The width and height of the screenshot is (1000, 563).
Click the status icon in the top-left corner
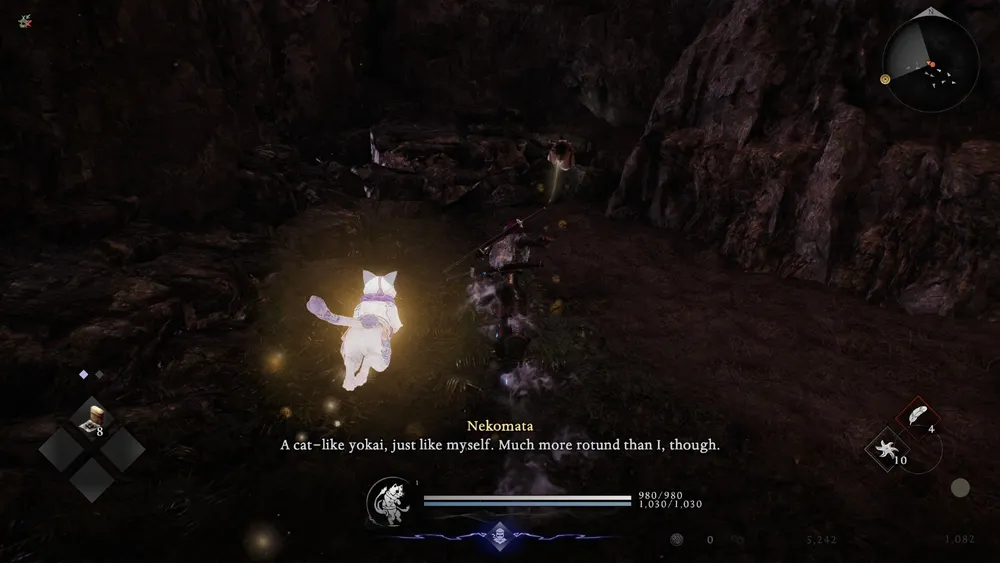25,19
